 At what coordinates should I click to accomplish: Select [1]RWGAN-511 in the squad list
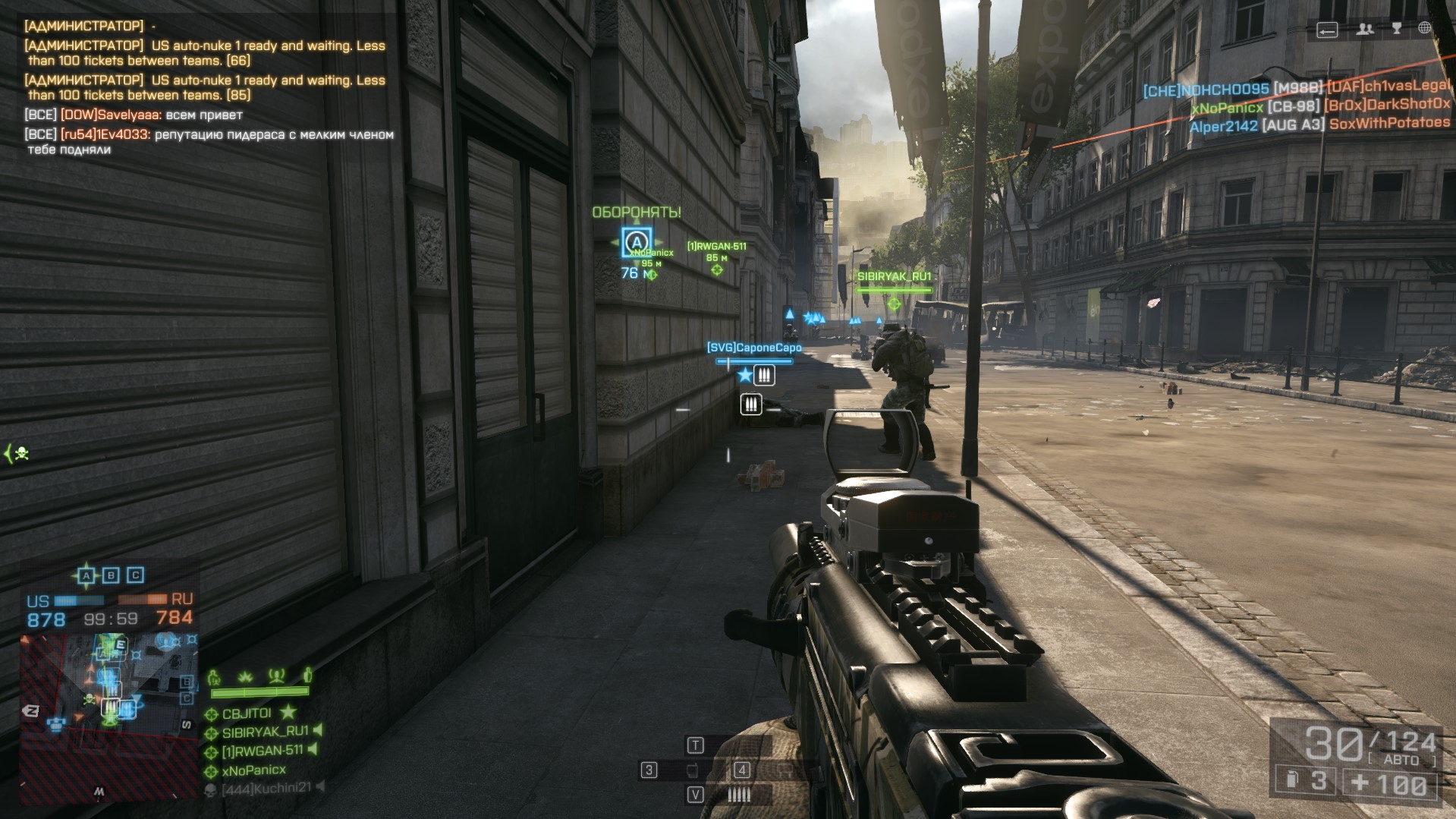[262, 751]
